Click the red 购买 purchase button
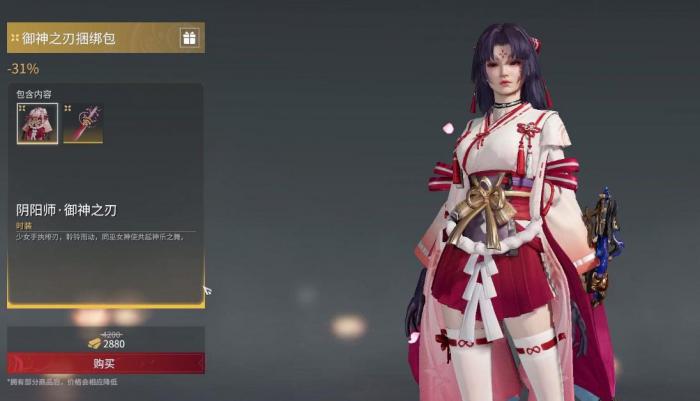700x401 pixels. click(105, 363)
